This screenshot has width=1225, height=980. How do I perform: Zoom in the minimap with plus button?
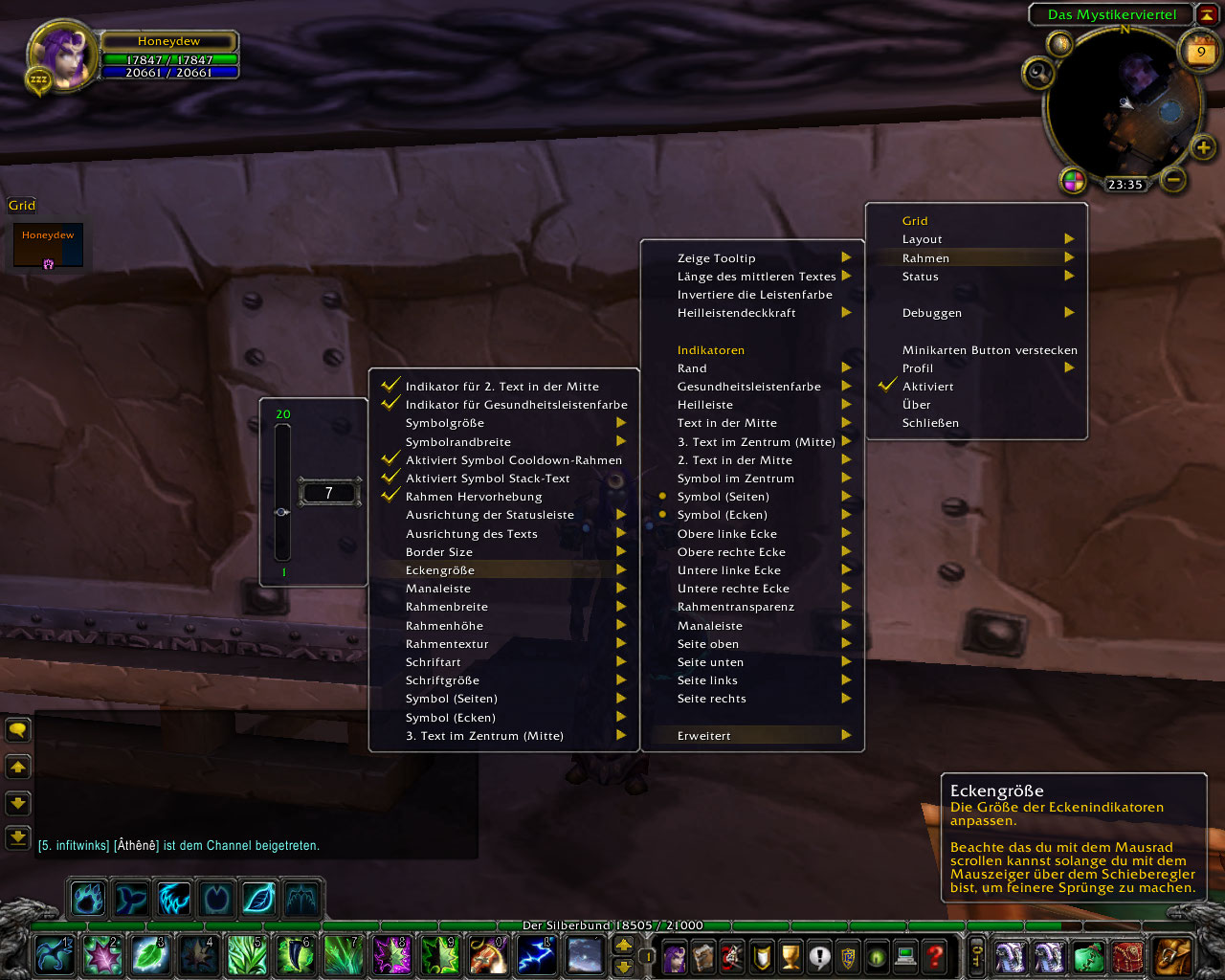1203,147
